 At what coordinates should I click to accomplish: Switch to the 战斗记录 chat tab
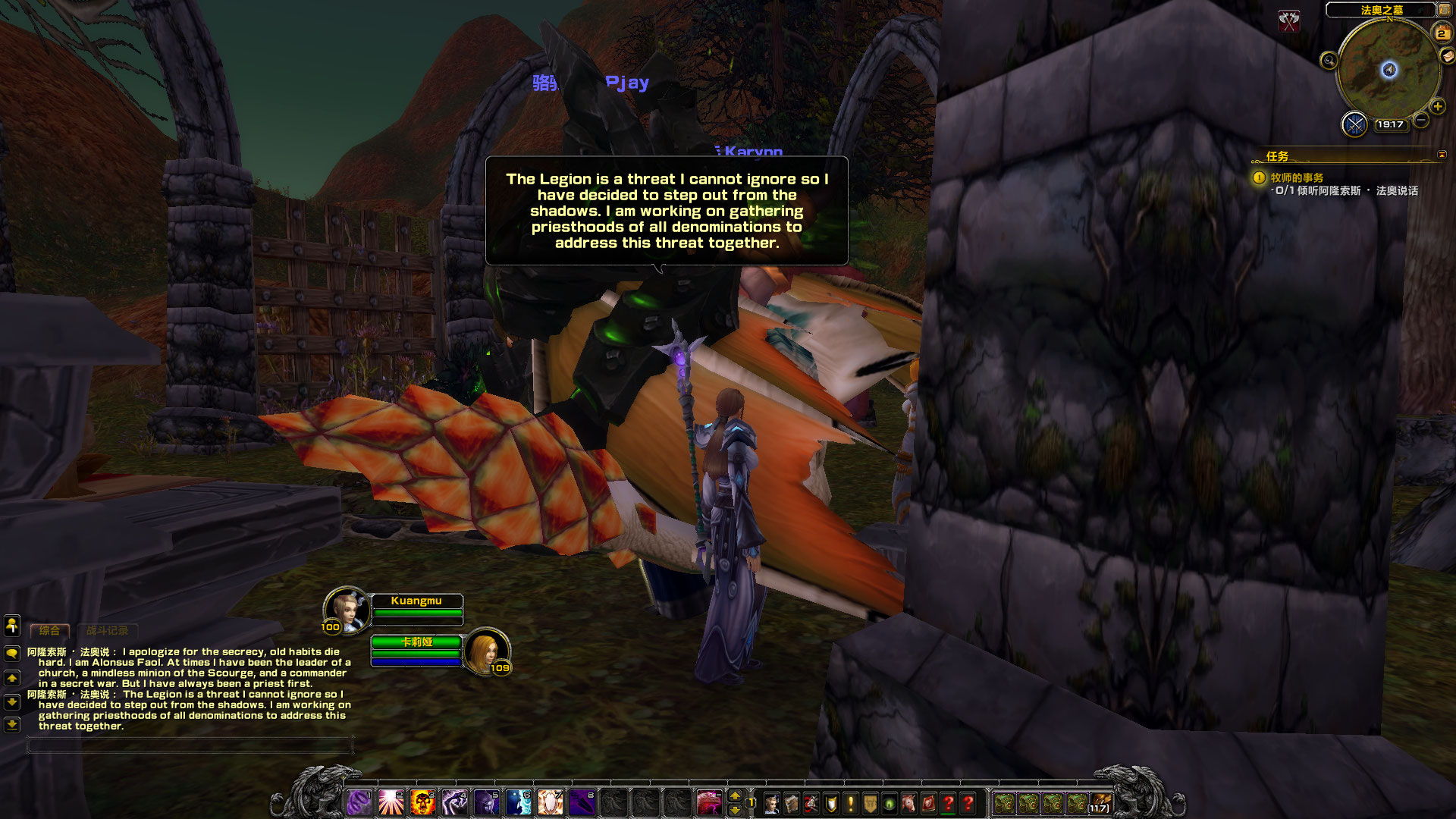(x=107, y=630)
